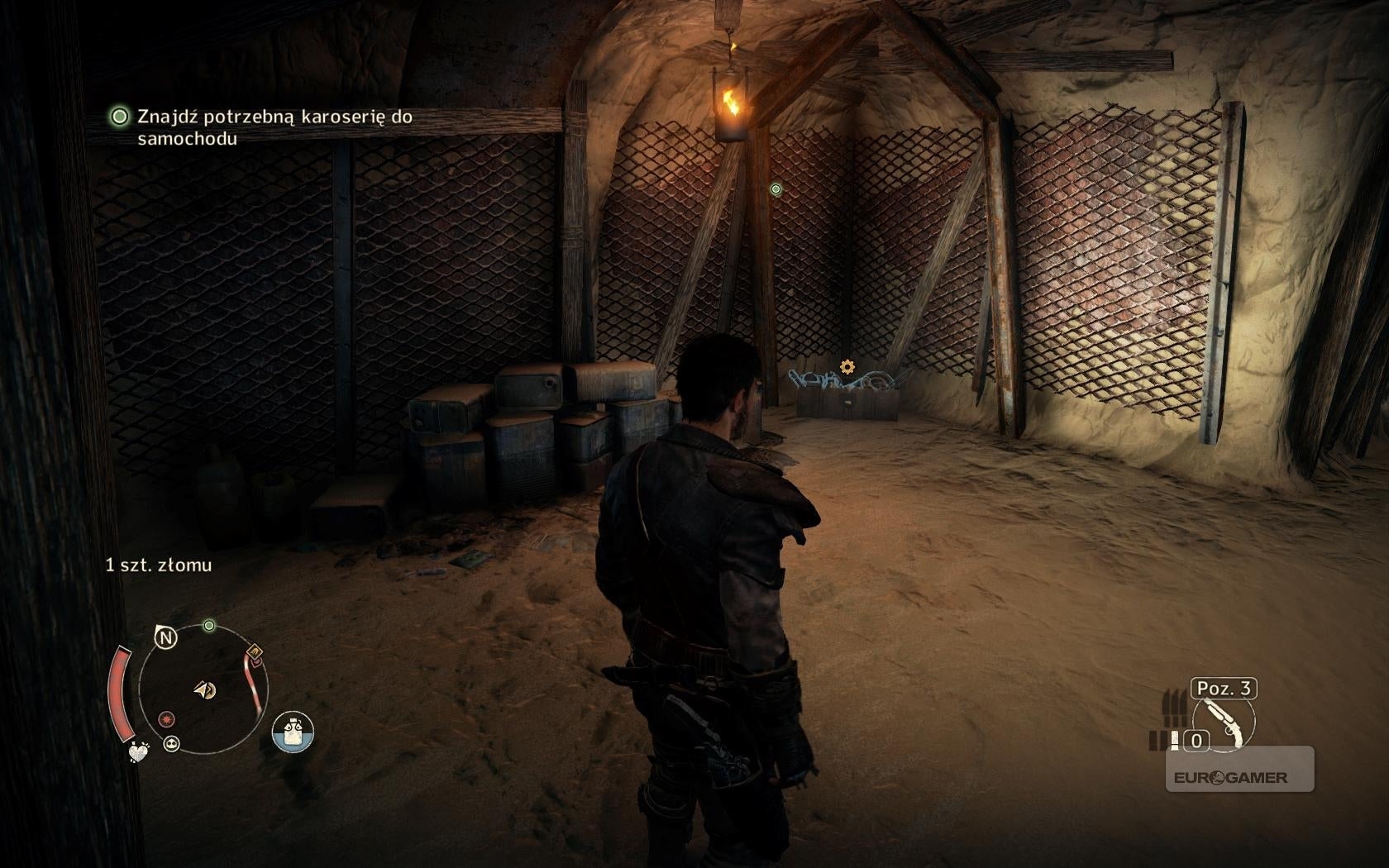Click the north compass marker on minimap
1389x868 pixels.
[x=166, y=637]
